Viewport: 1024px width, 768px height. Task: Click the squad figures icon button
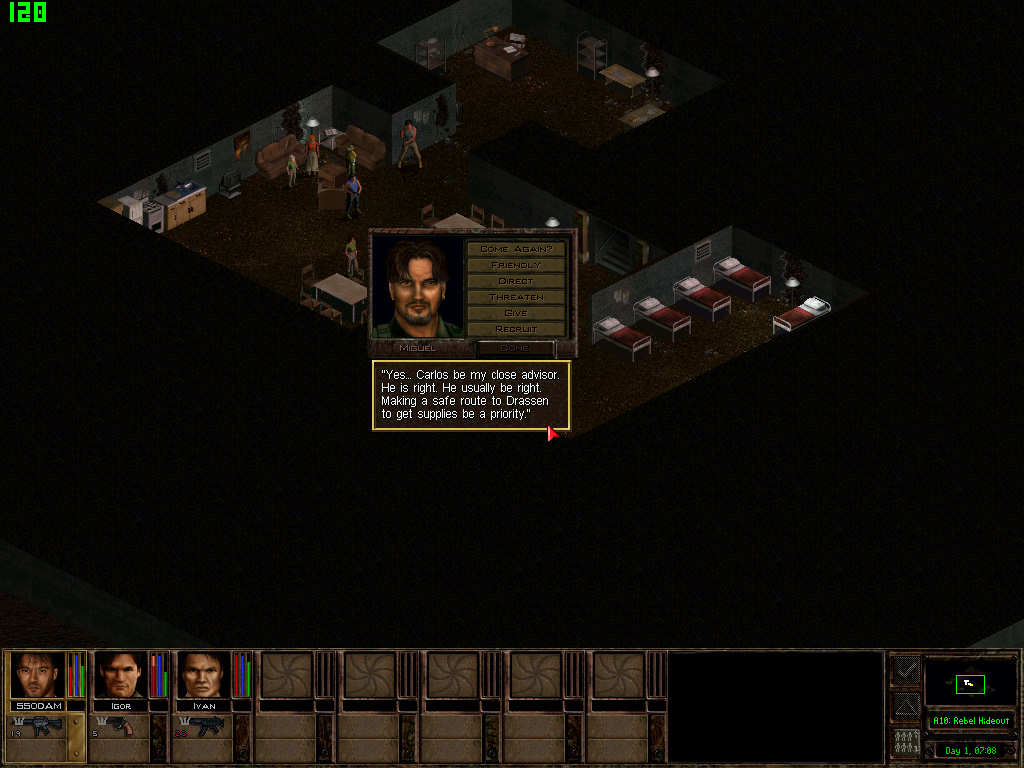point(905,744)
